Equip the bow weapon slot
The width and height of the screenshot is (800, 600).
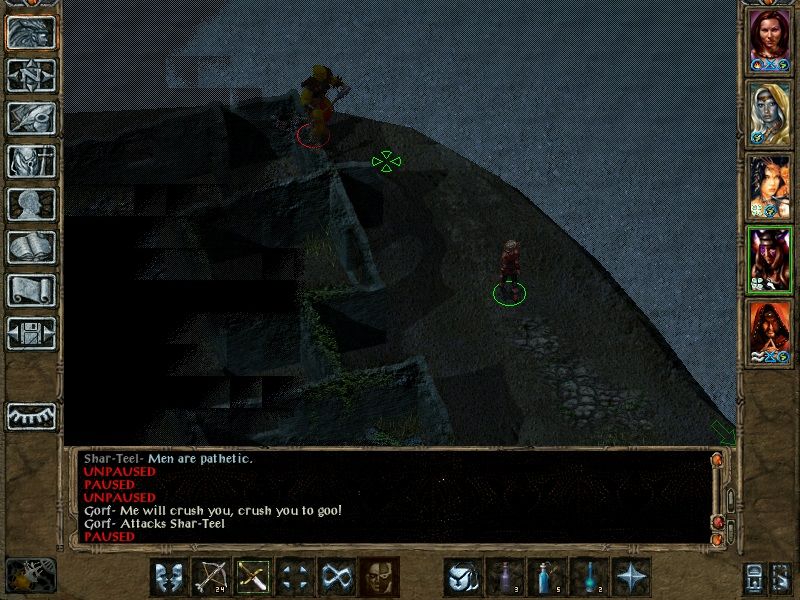[211, 577]
